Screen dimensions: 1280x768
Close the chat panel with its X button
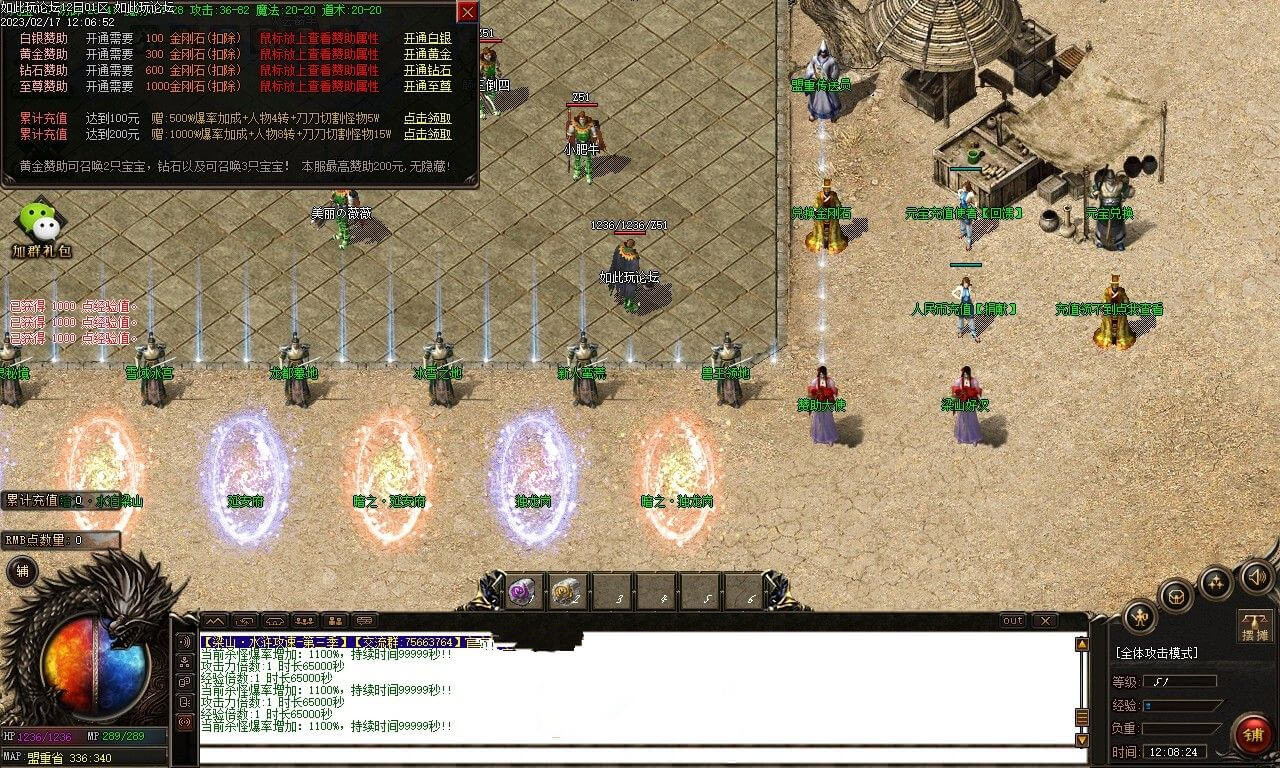(1043, 621)
